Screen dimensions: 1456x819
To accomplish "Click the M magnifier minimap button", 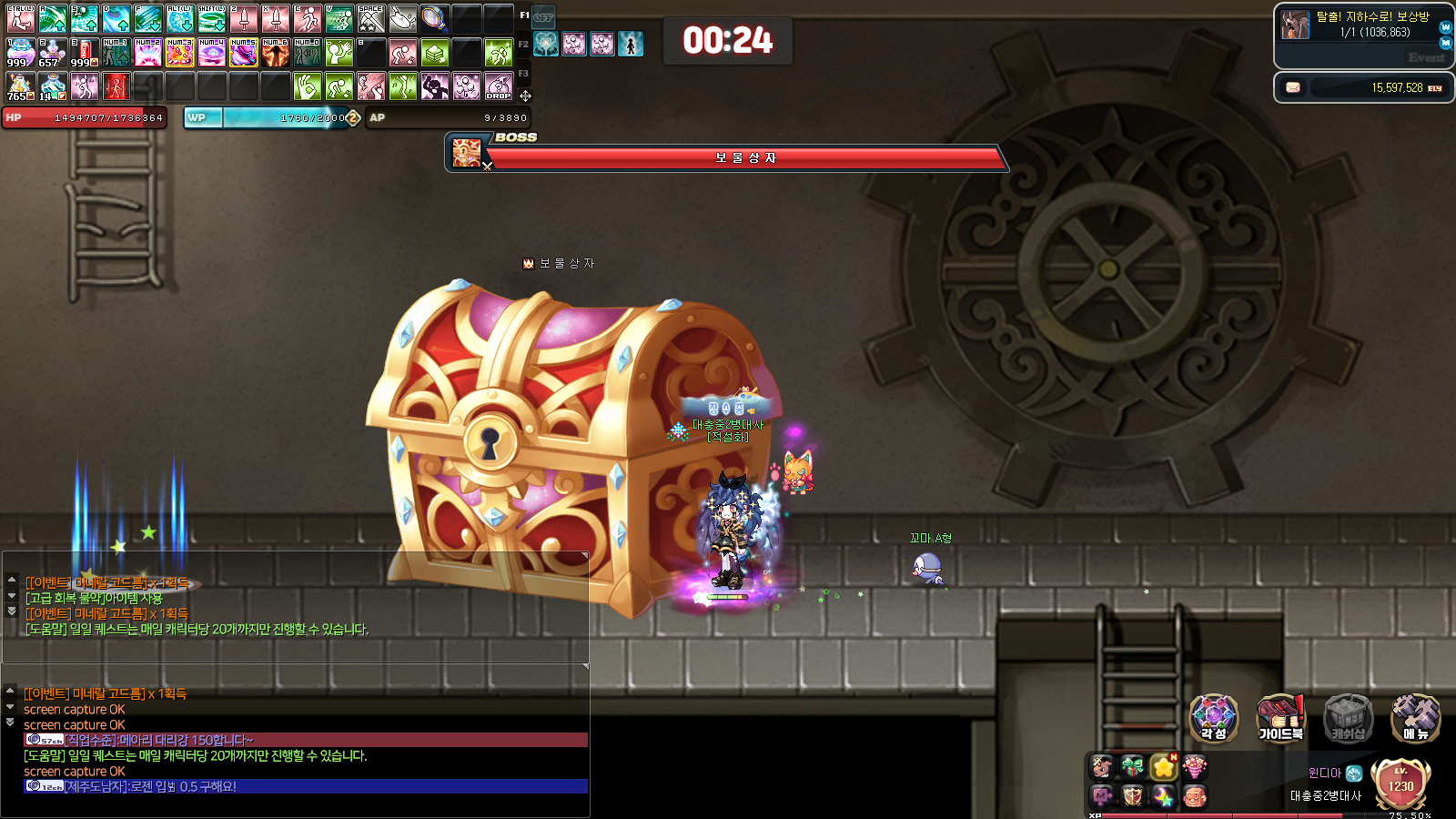I will tap(1445, 43).
